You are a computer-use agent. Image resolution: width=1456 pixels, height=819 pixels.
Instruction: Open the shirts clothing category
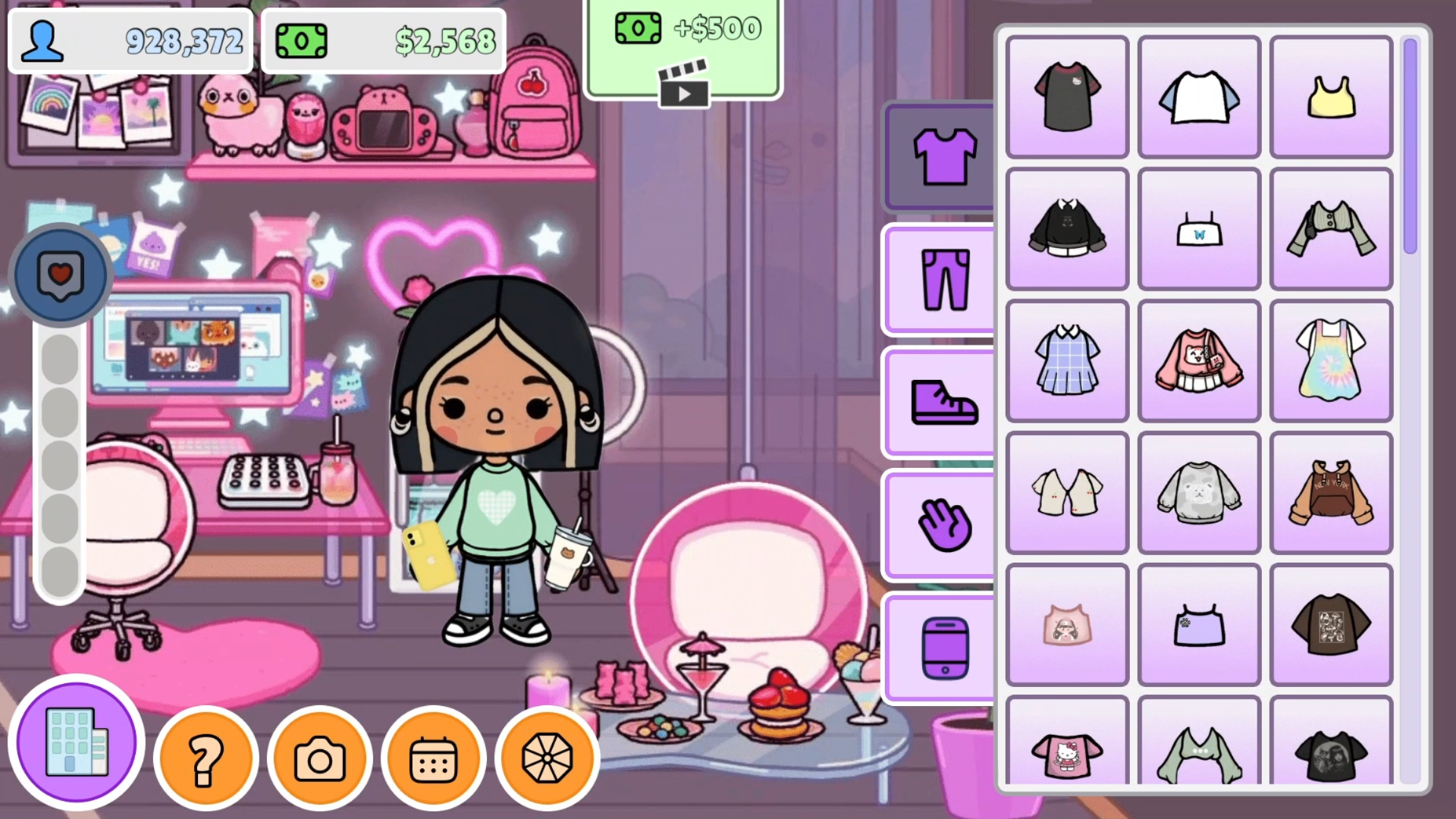click(940, 155)
